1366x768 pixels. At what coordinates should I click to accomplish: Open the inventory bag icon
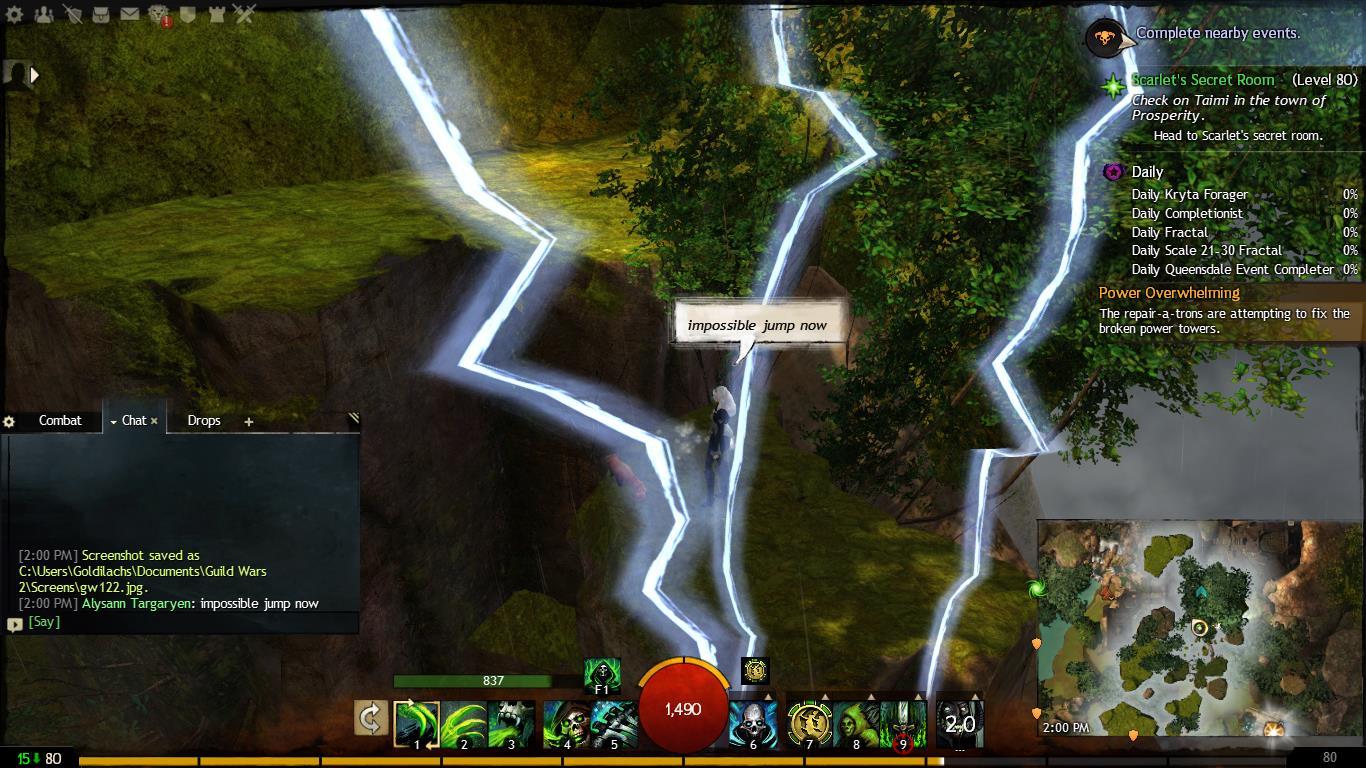tap(101, 14)
